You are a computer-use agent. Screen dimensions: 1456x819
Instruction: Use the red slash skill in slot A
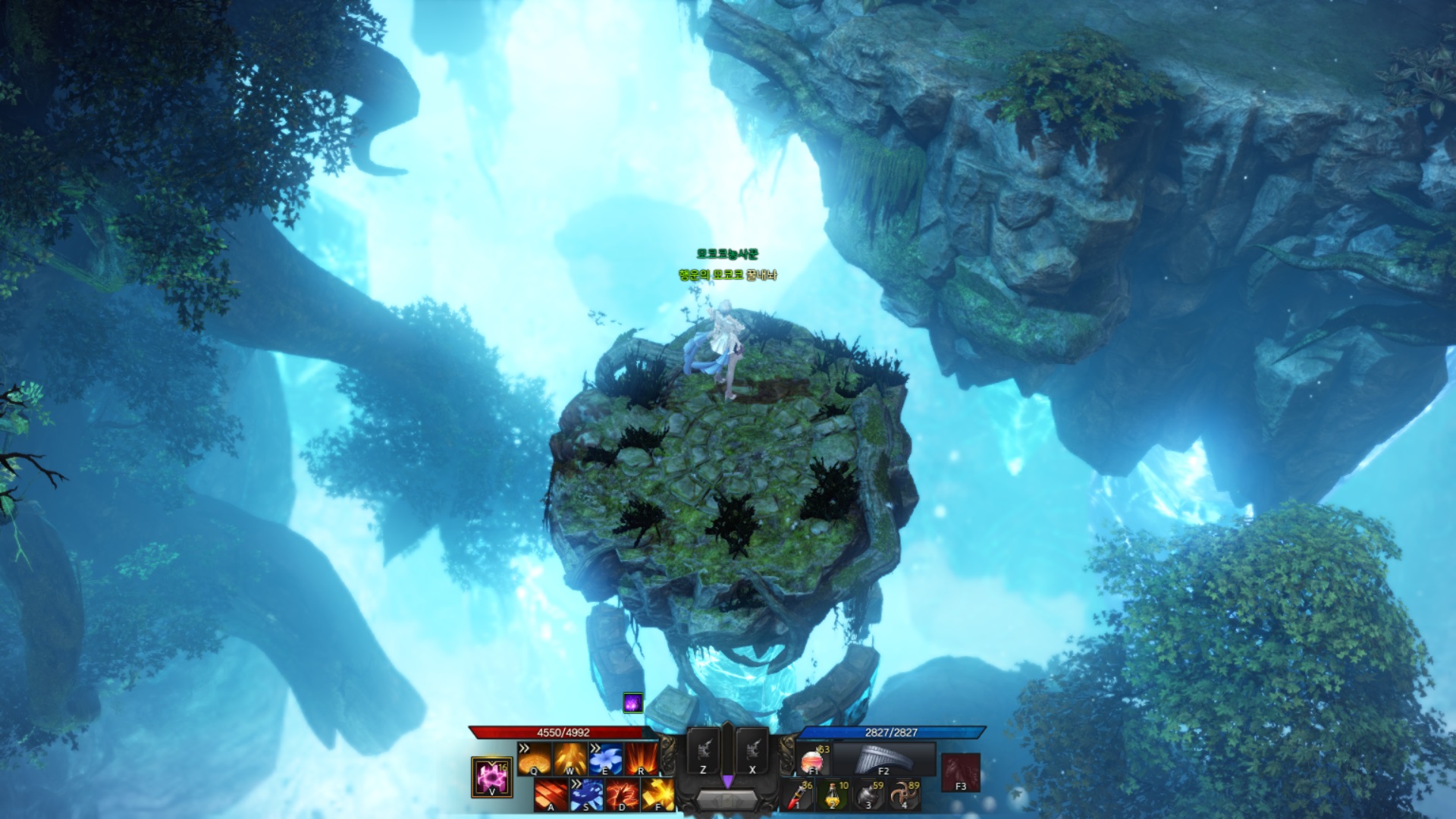551,795
